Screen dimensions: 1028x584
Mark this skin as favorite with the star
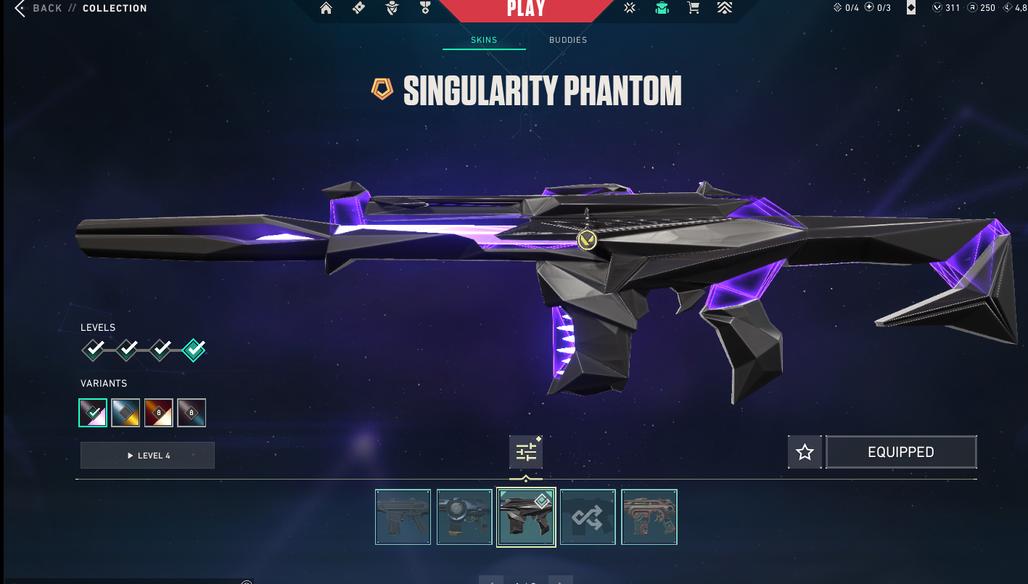tap(805, 452)
